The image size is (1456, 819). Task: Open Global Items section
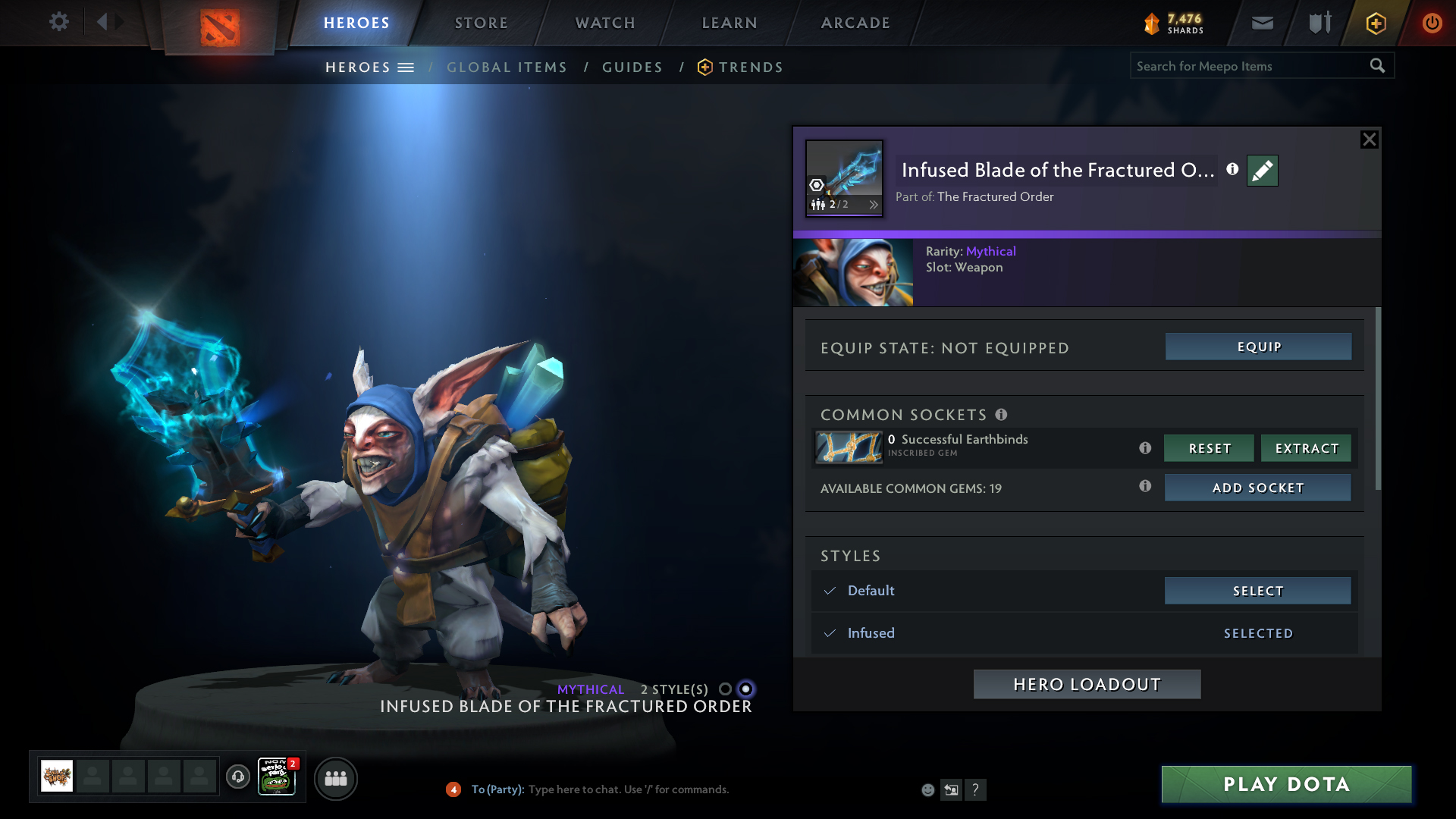(x=507, y=67)
